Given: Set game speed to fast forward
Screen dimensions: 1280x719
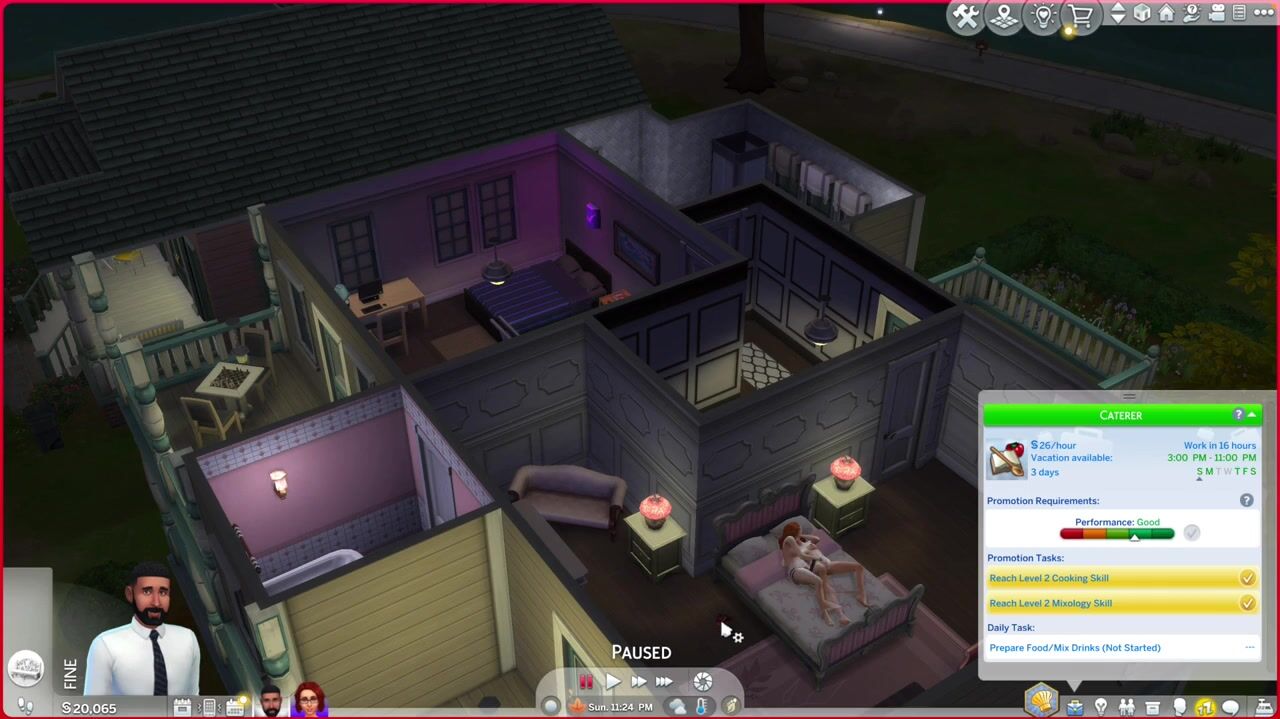Looking at the screenshot, I should click(638, 682).
